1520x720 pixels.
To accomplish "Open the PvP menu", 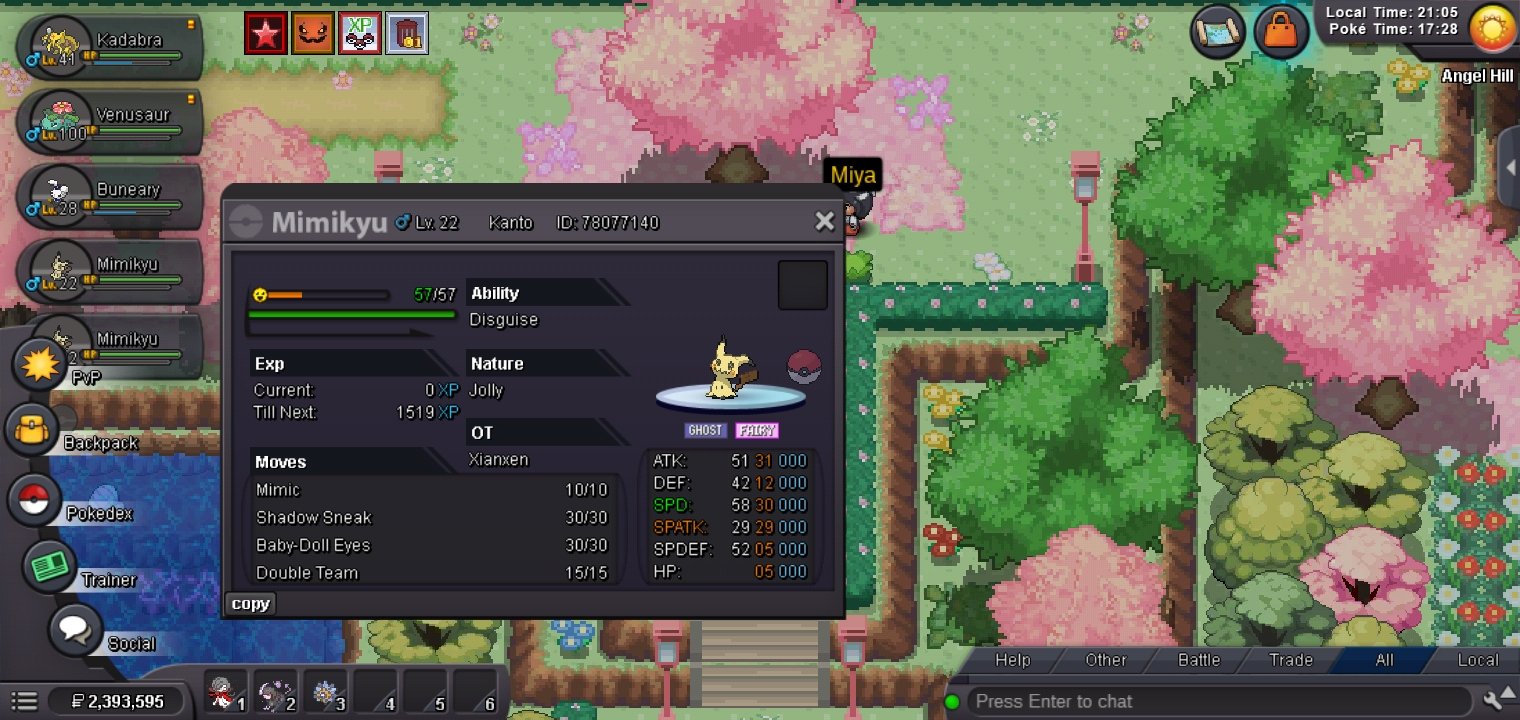I will (x=39, y=364).
